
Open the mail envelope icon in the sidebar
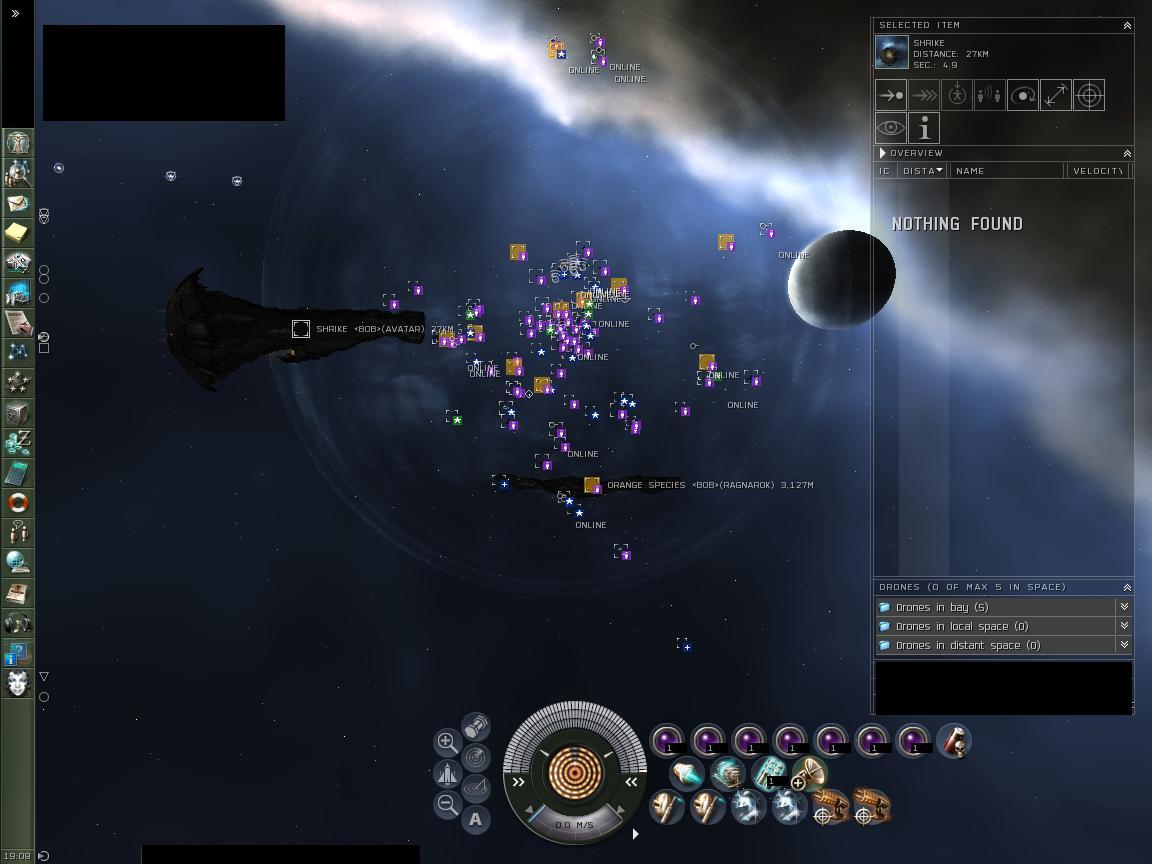[17, 203]
